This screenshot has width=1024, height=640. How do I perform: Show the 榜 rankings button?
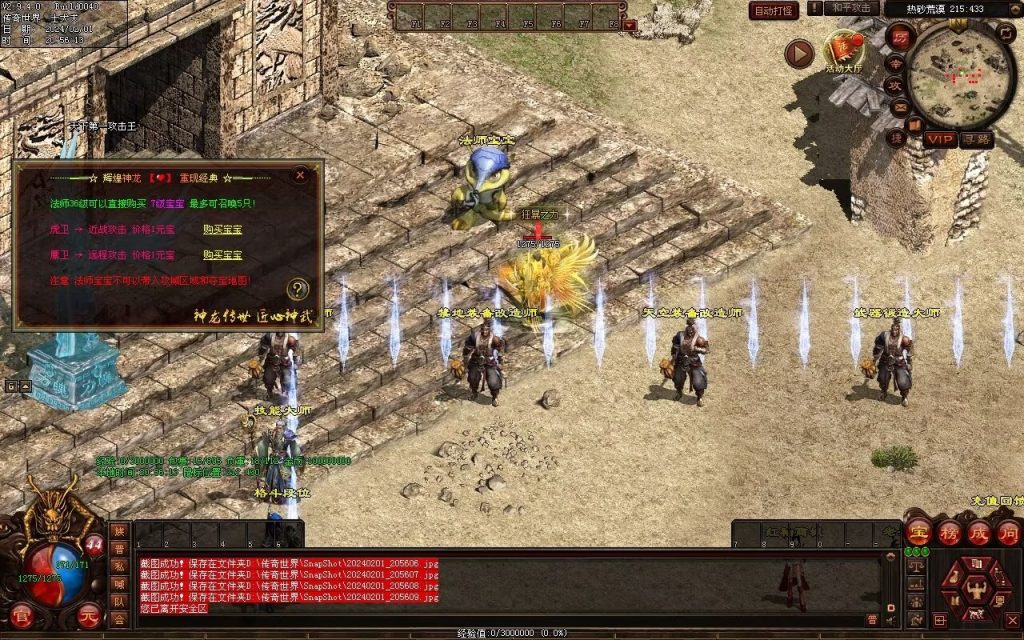pos(949,532)
